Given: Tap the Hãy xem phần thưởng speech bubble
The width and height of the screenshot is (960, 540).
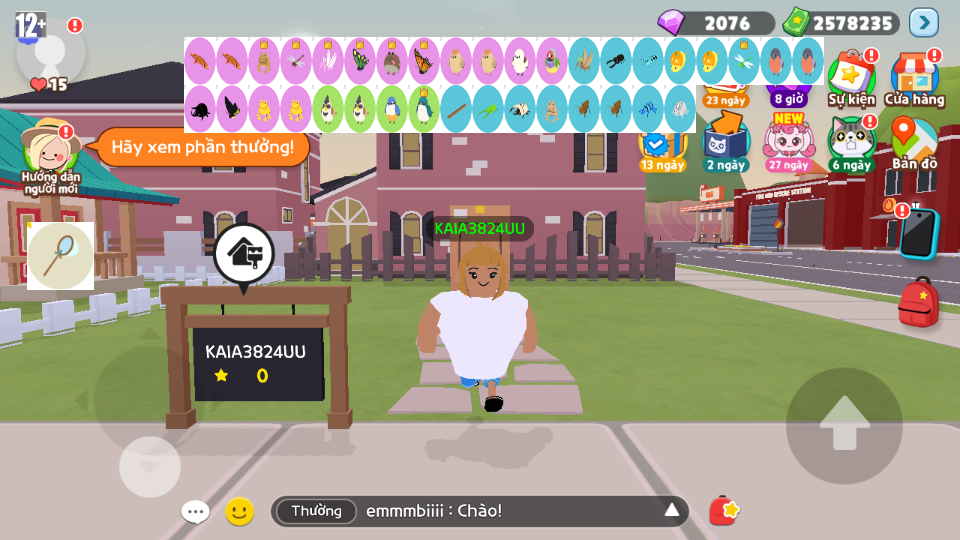Looking at the screenshot, I should 203,147.
